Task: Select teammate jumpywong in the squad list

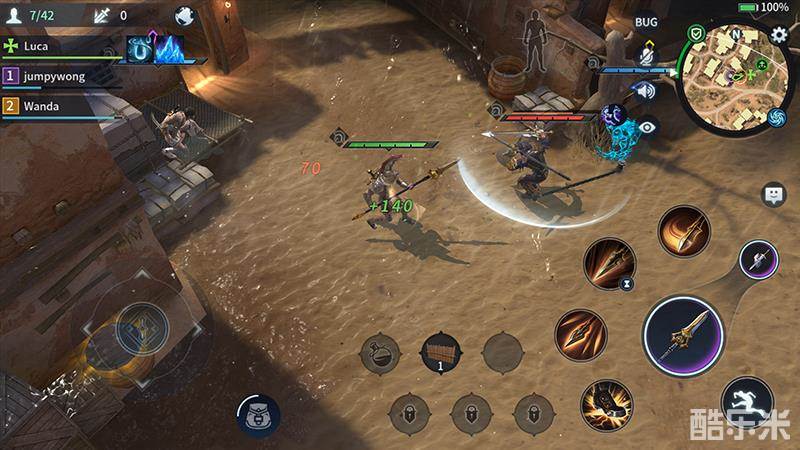Action: point(60,76)
